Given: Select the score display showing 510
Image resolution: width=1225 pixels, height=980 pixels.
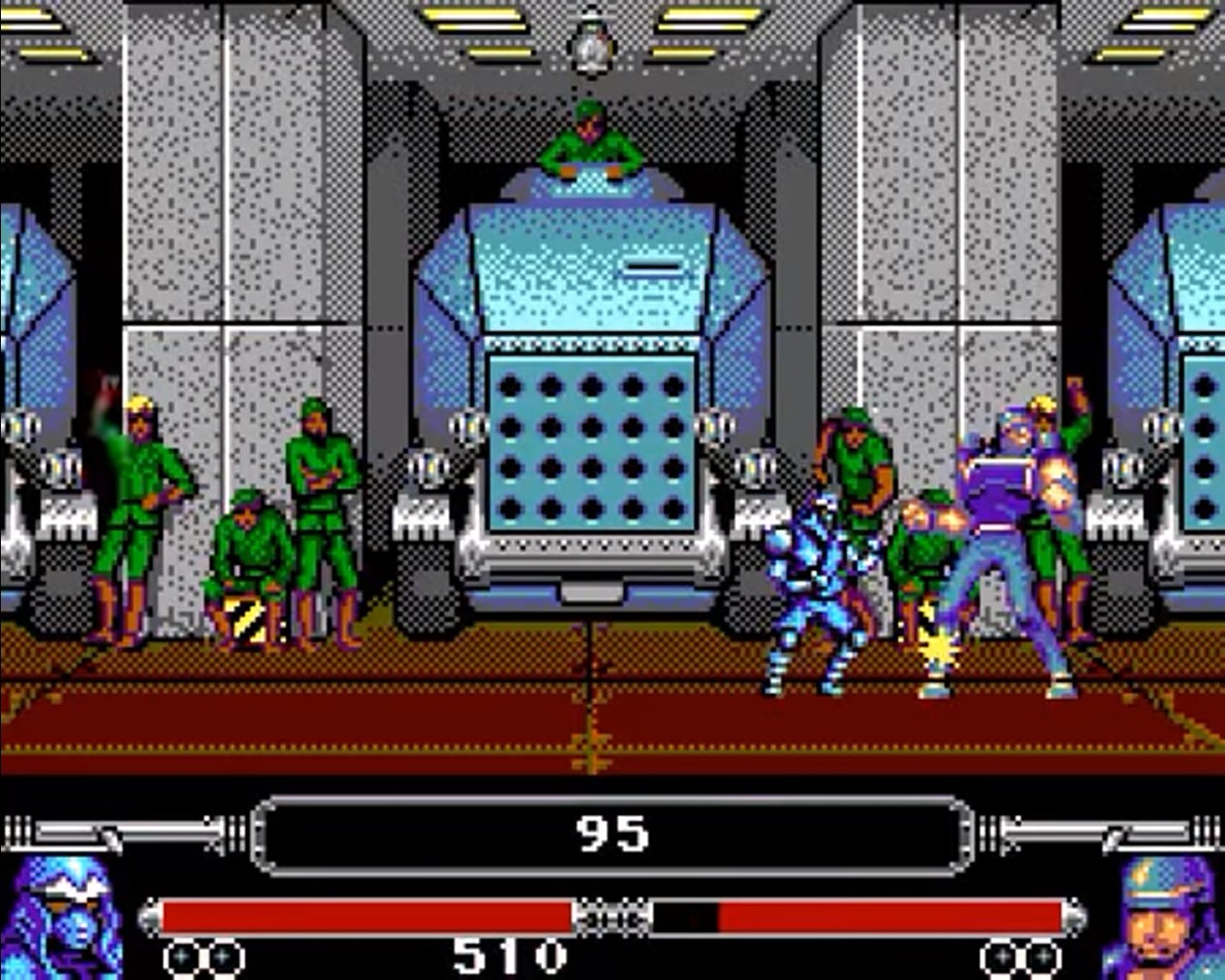Looking at the screenshot, I should (x=508, y=955).
